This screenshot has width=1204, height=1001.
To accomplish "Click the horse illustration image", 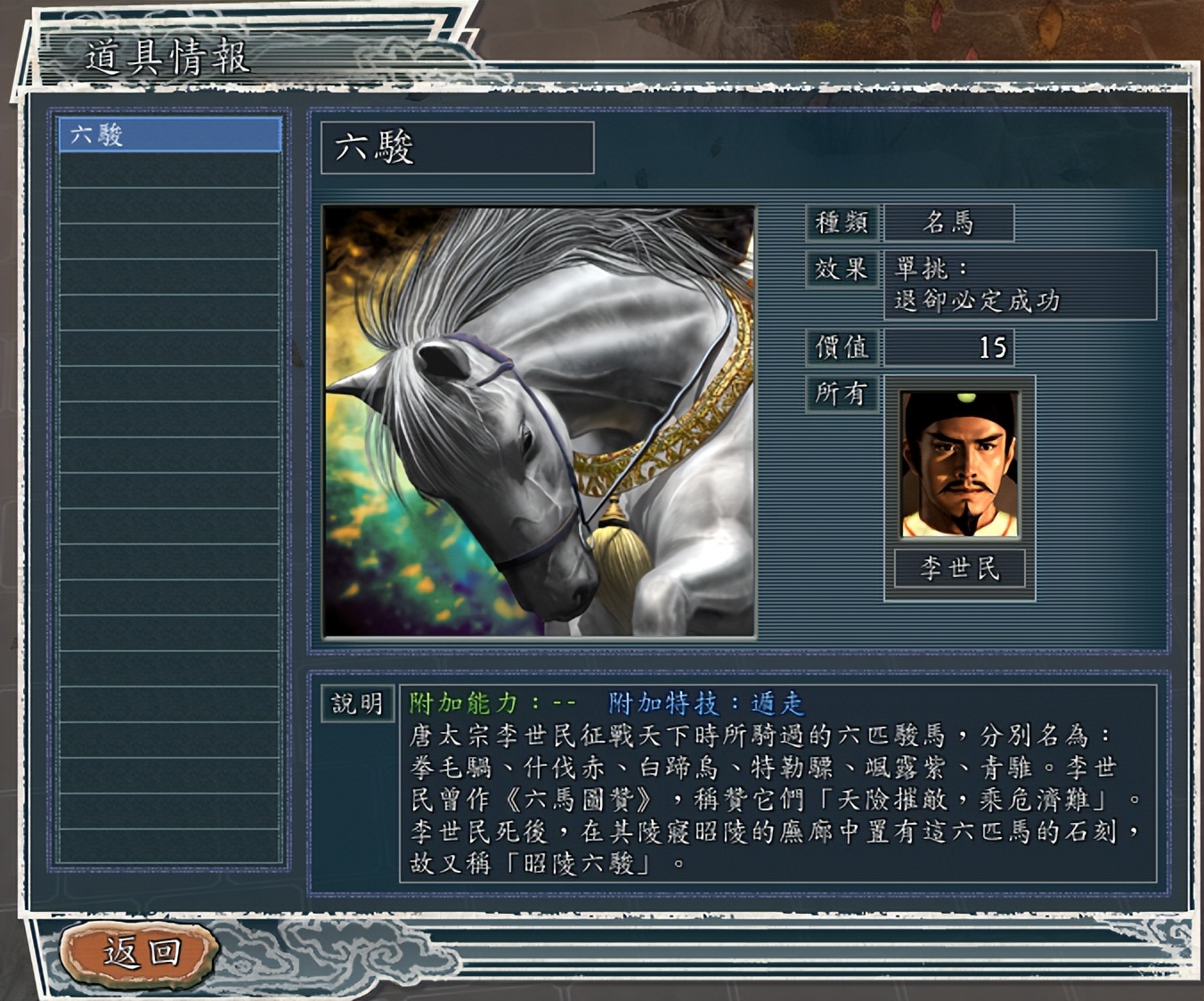I will [x=539, y=419].
